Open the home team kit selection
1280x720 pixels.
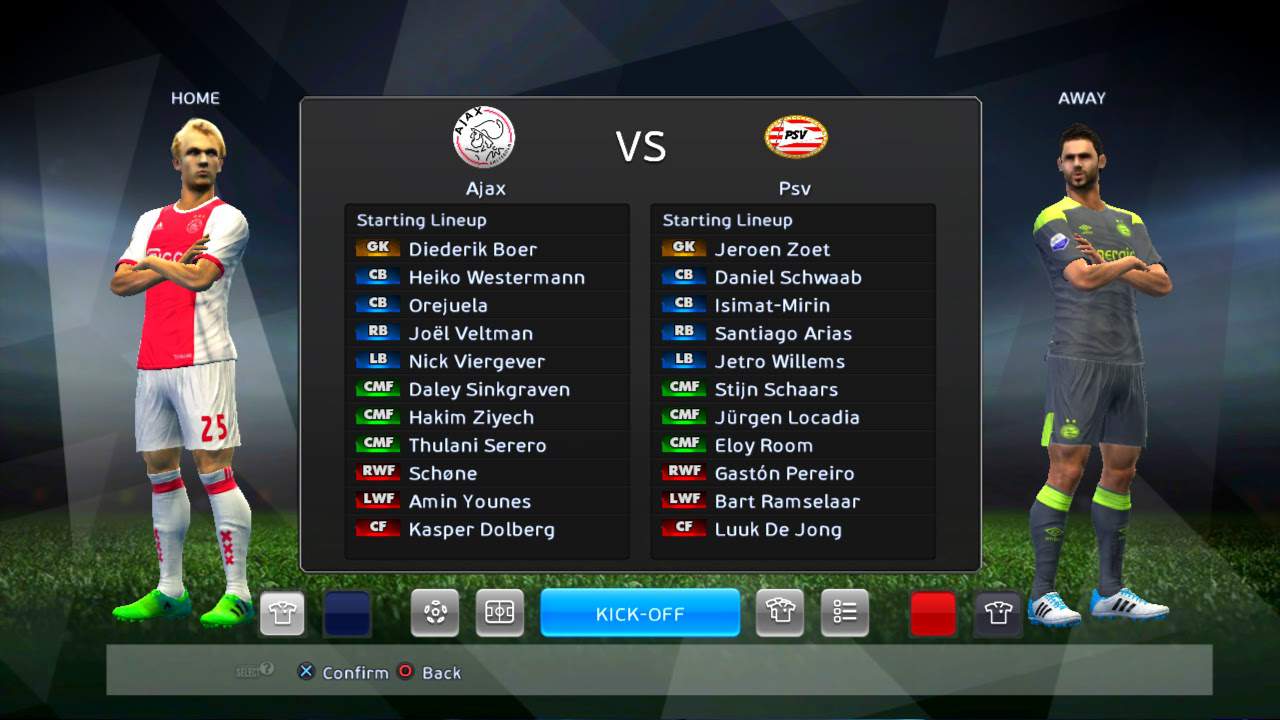[282, 613]
